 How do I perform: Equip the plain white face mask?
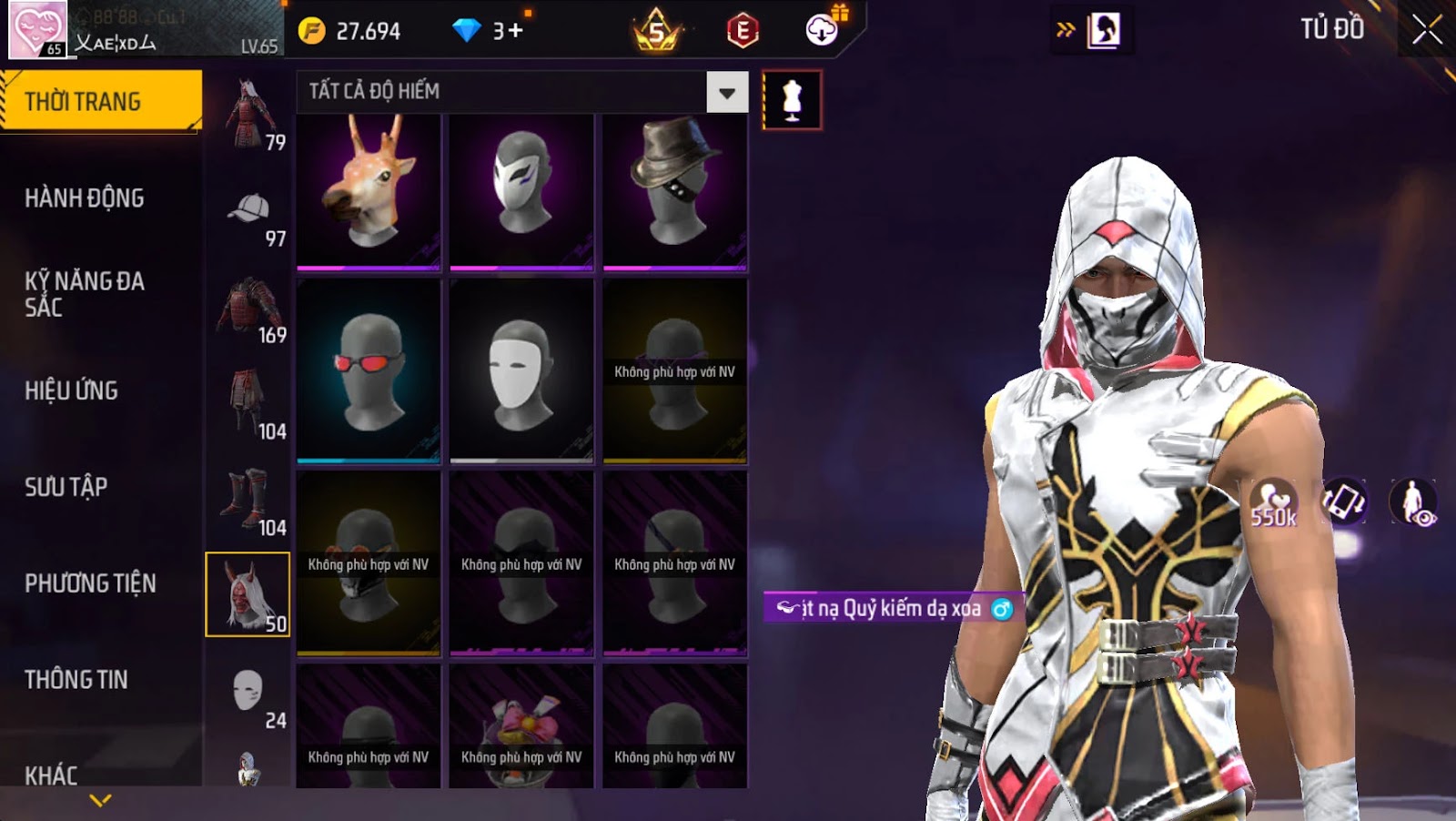pos(521,370)
